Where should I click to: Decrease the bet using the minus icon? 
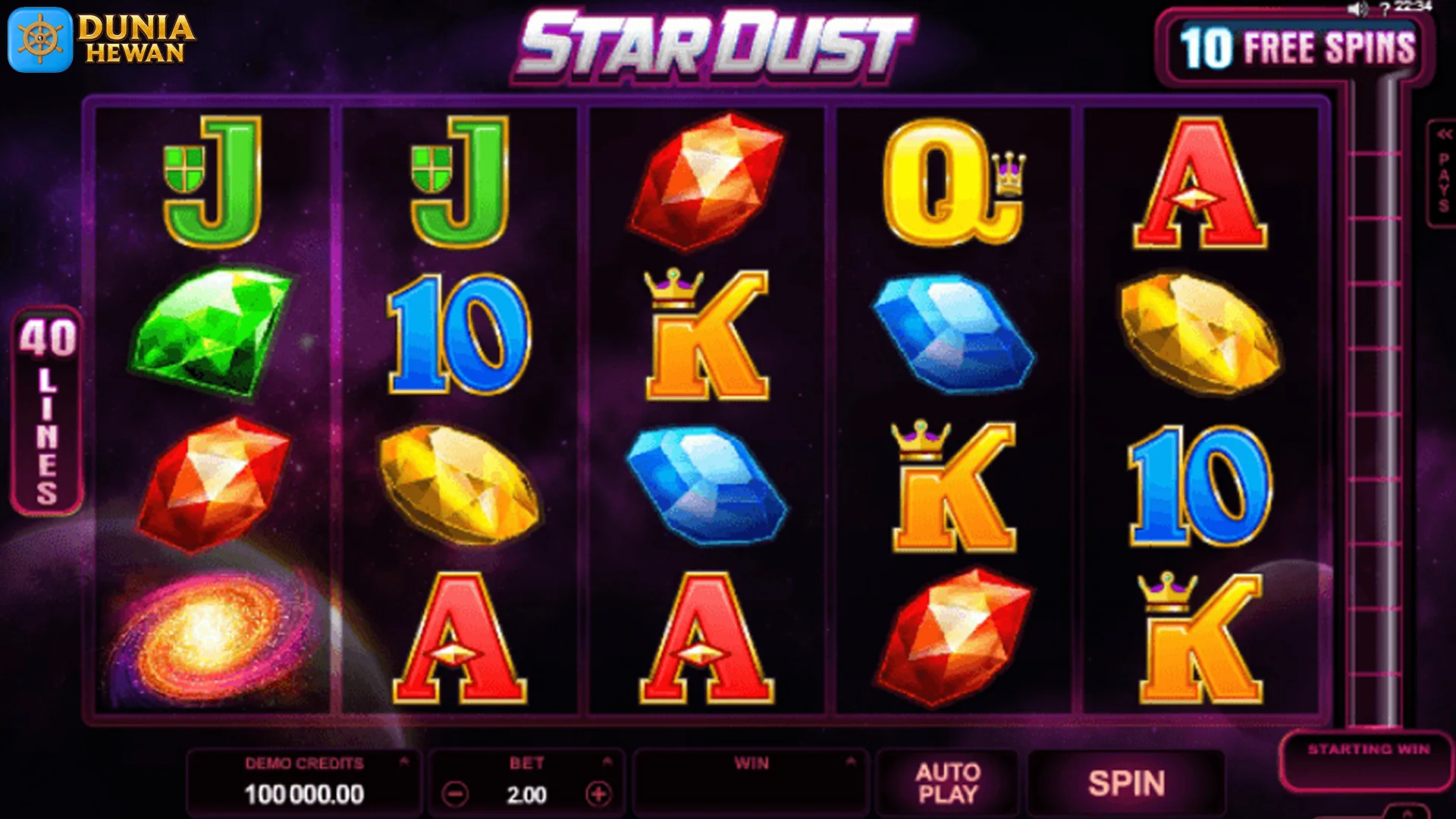point(455,795)
